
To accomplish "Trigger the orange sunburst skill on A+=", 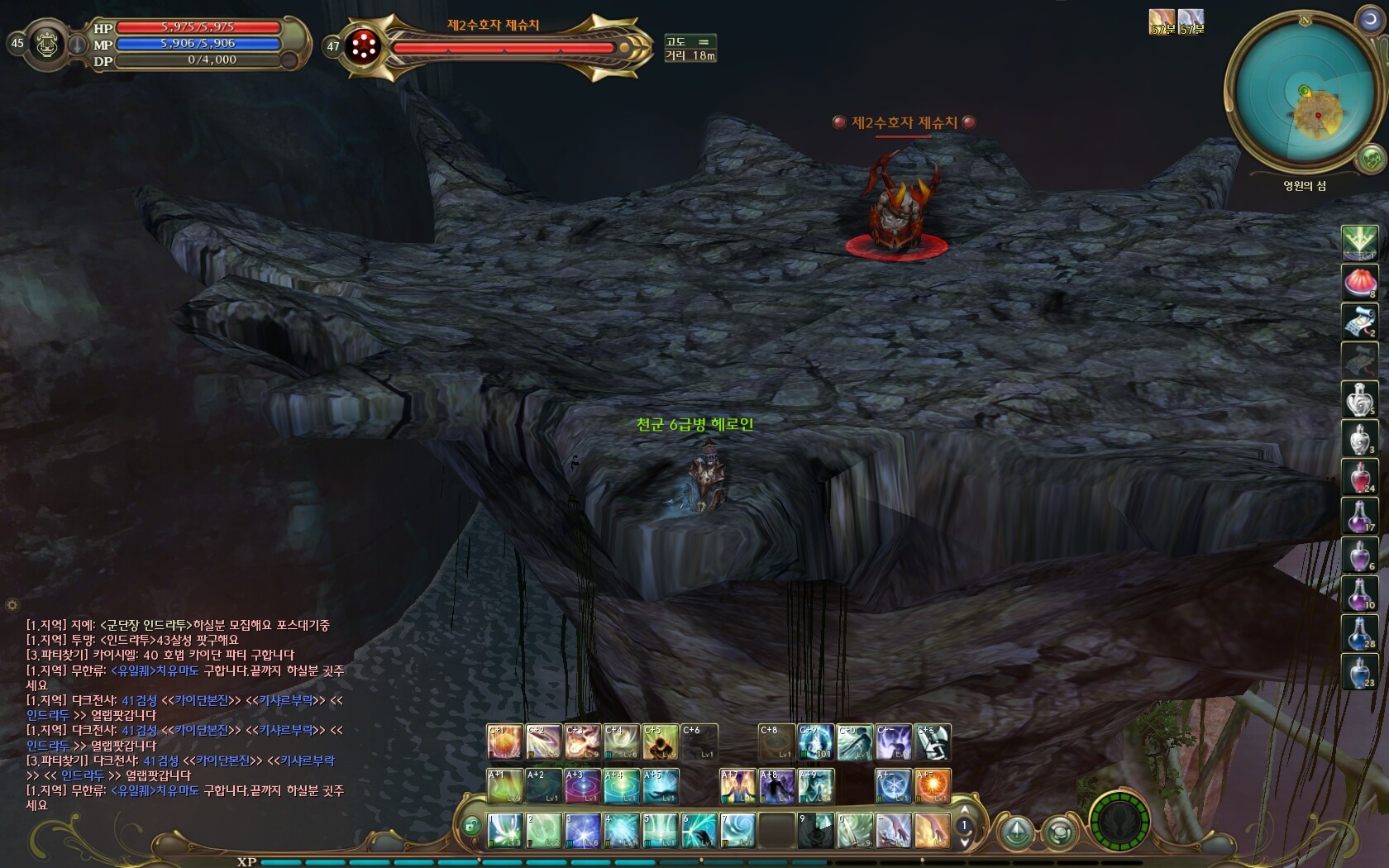I will [x=933, y=786].
